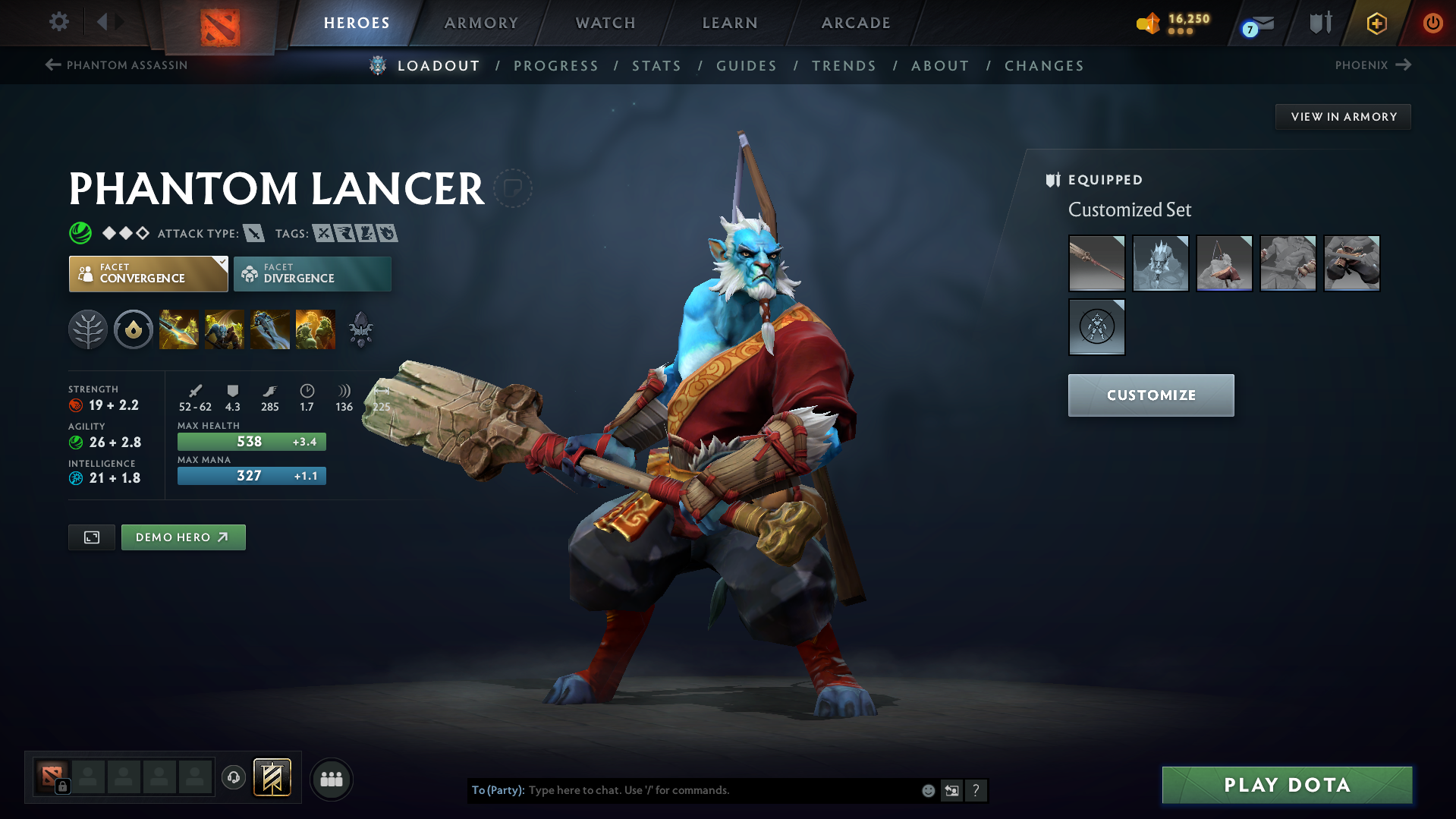Switch to the Divergence facet
This screenshot has width=1456, height=819.
[x=312, y=273]
